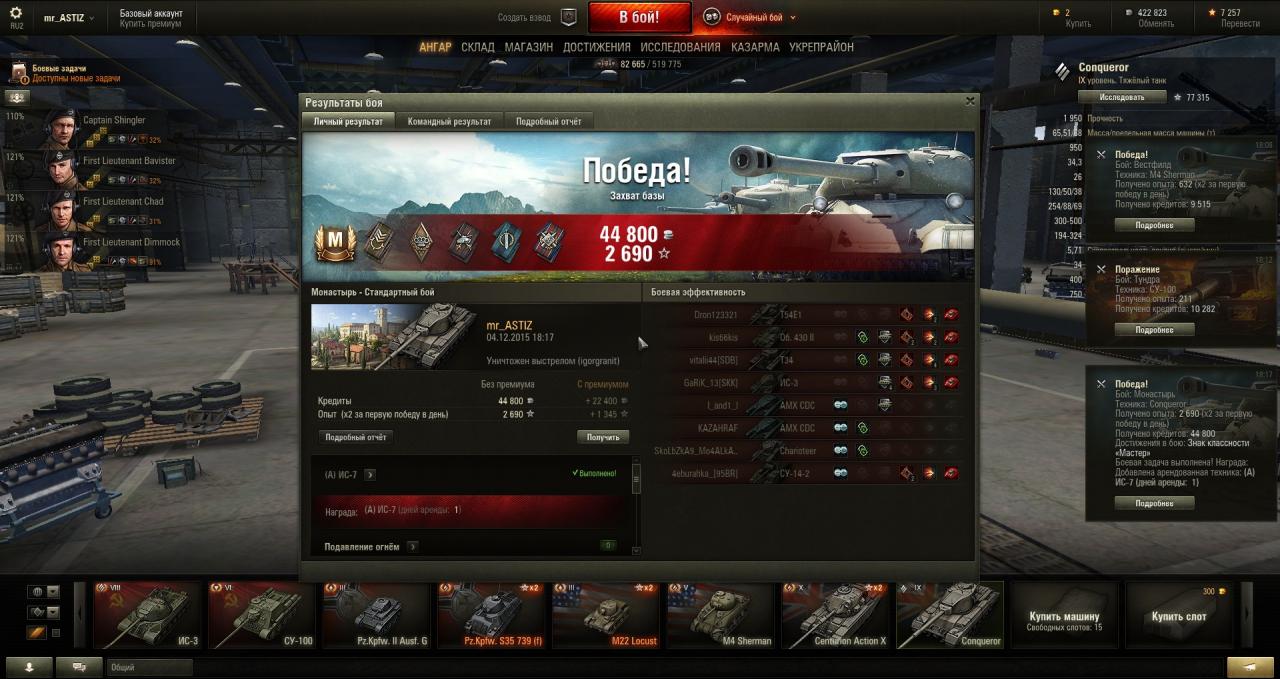1280x679 pixels.
Task: Open the Боевые задачи missions panel
Action: pyautogui.click(x=60, y=72)
